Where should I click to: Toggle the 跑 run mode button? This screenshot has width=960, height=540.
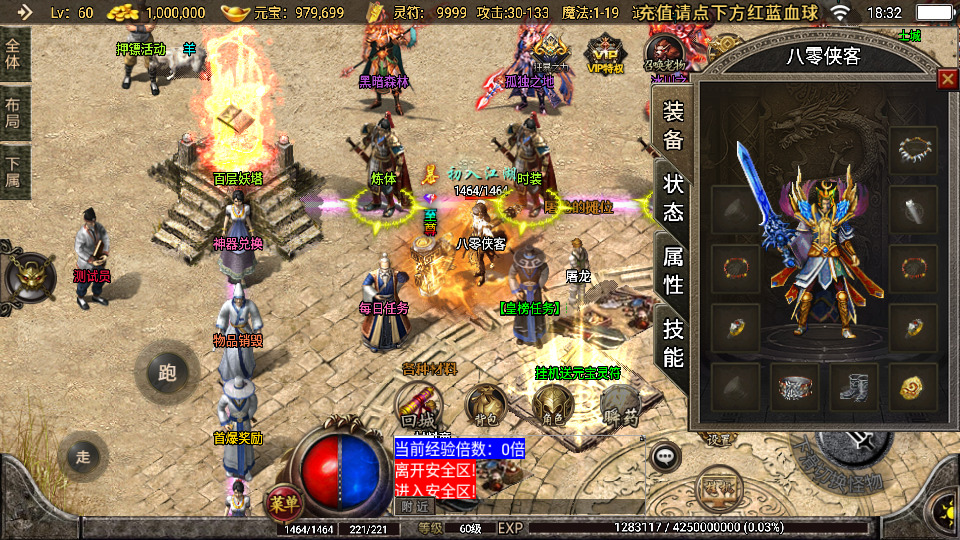coord(167,373)
